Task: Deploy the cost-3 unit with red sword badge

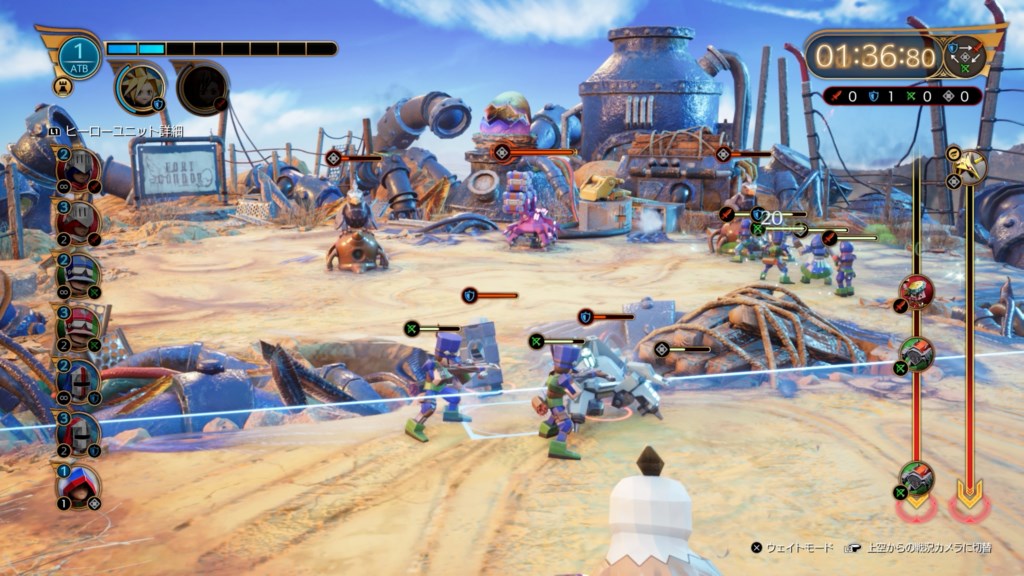Action: (x=80, y=222)
